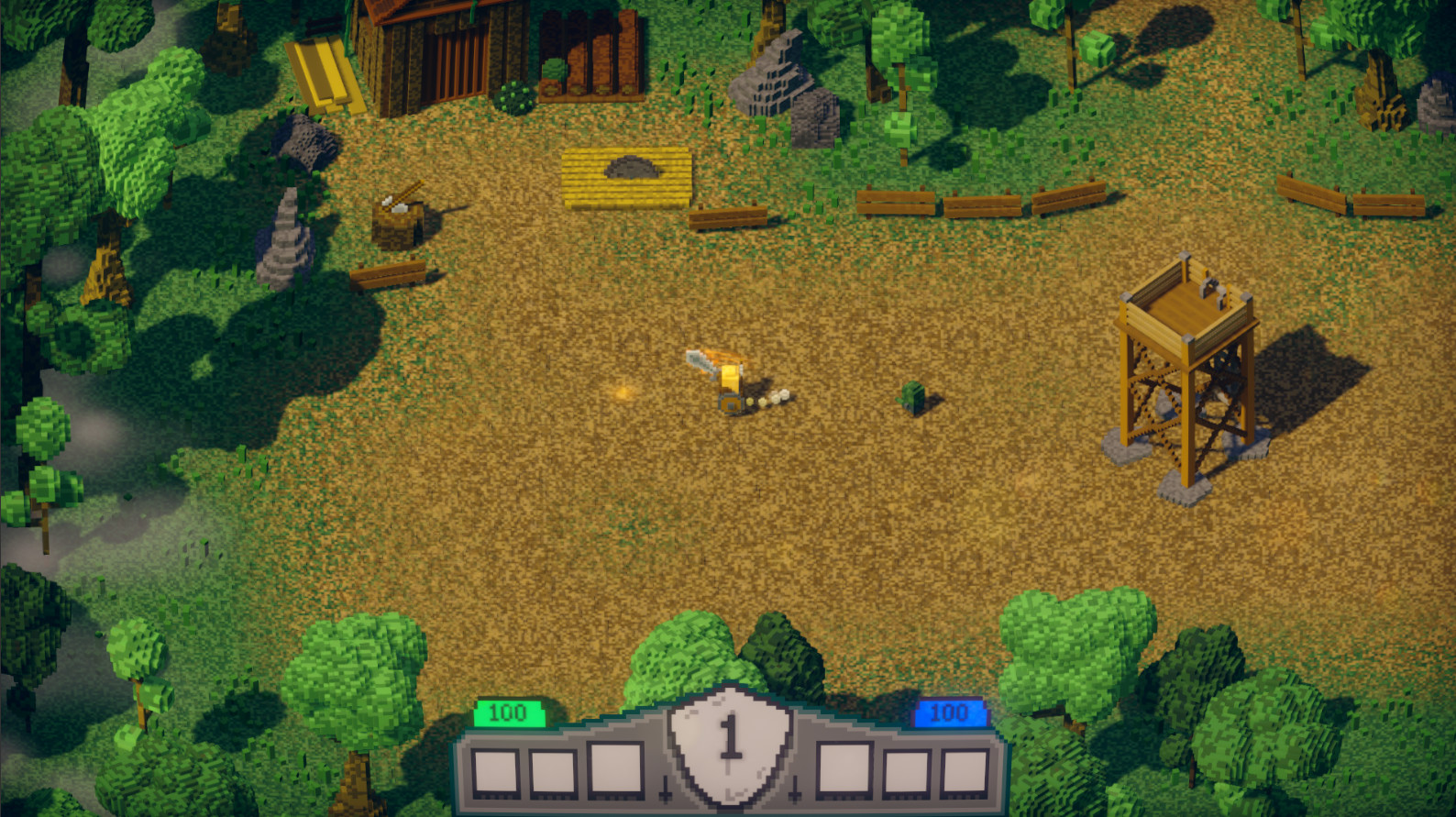Select the green creature near the watchtower
Screen dimensions: 1456x817
tap(917, 399)
